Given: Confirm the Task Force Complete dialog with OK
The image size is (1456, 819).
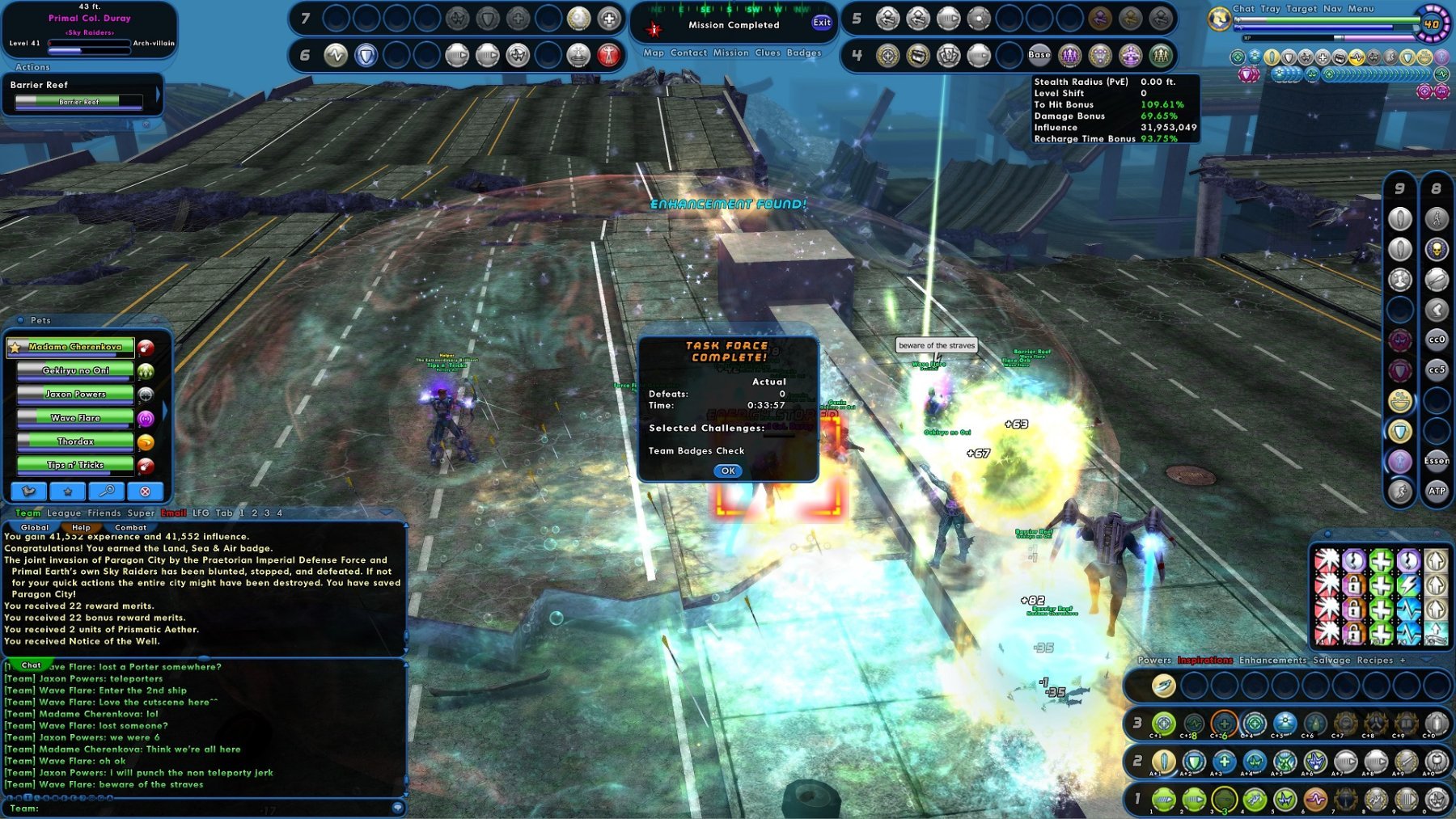Looking at the screenshot, I should coord(728,471).
